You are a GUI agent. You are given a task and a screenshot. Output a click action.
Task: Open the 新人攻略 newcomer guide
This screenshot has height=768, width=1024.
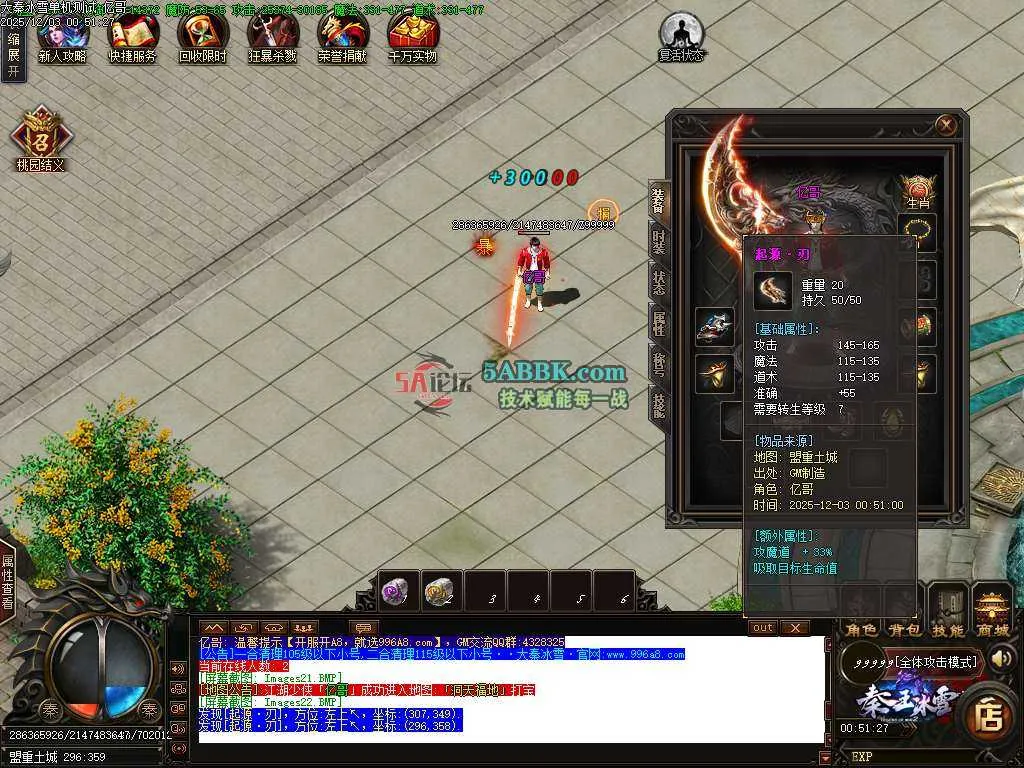tap(62, 38)
